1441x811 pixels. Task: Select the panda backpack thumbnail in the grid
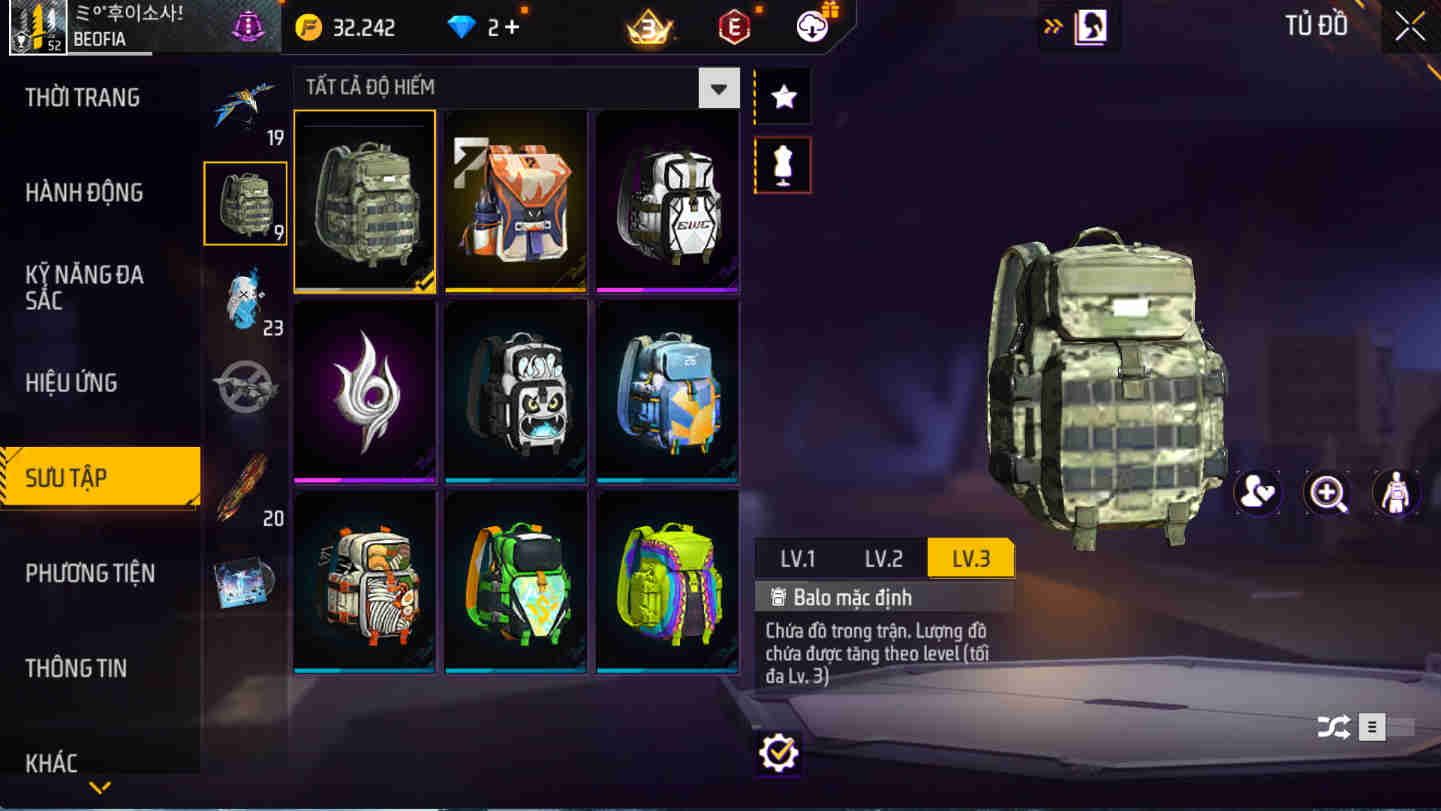(516, 390)
